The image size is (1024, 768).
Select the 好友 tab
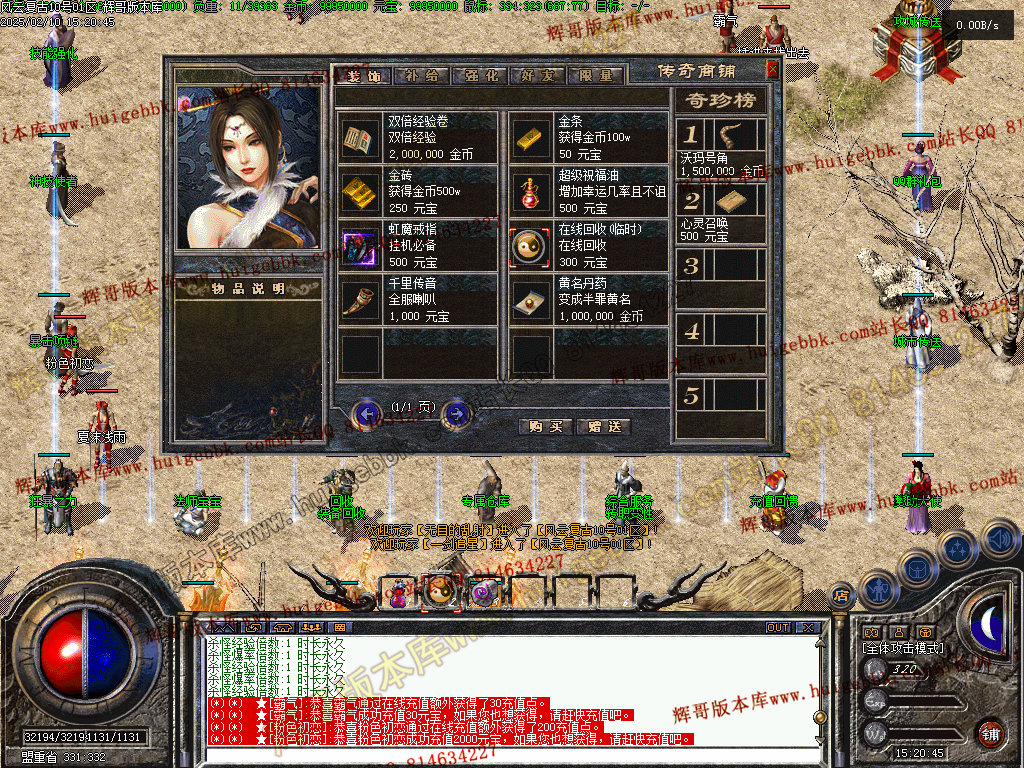(x=537, y=76)
